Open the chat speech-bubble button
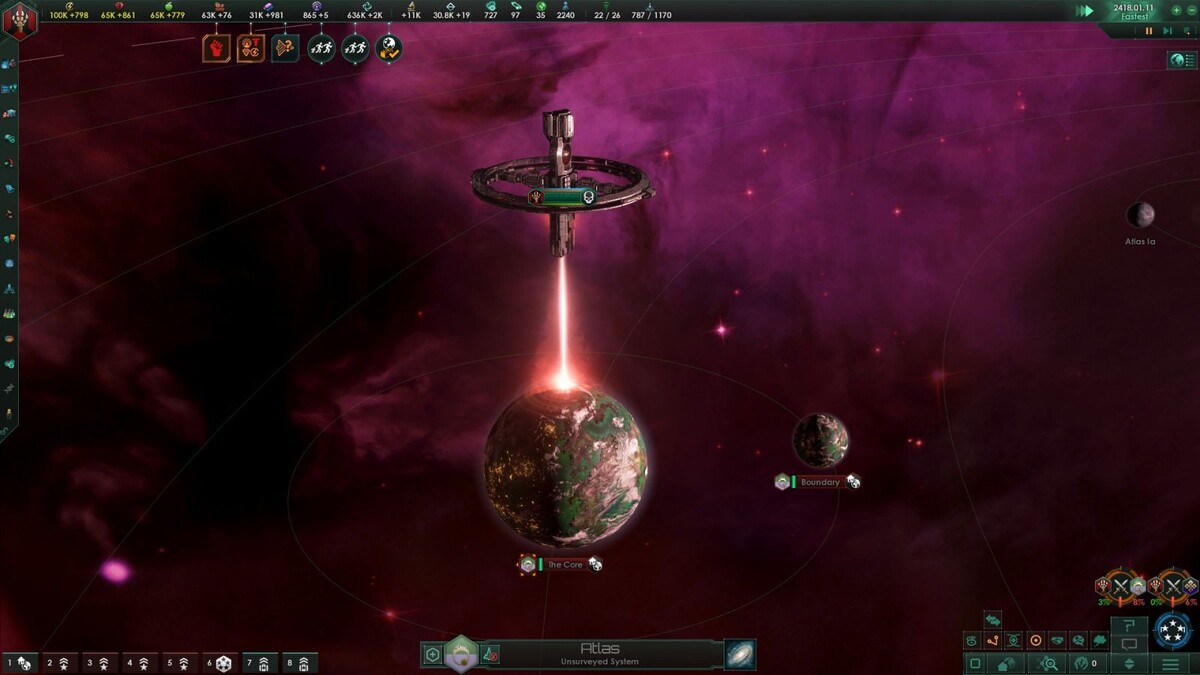 tap(1129, 644)
